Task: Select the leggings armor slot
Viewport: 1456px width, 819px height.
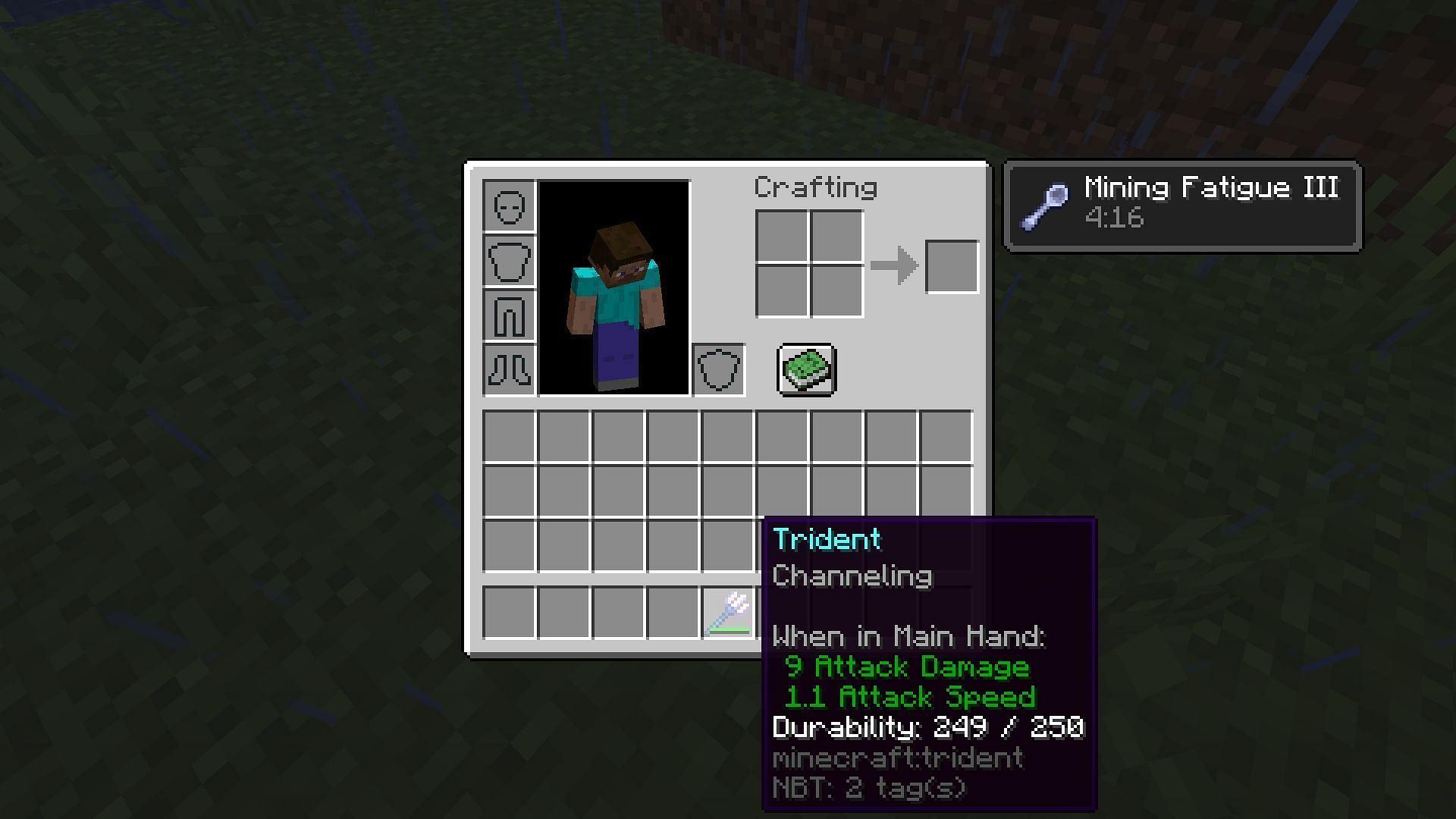Action: 508,316
